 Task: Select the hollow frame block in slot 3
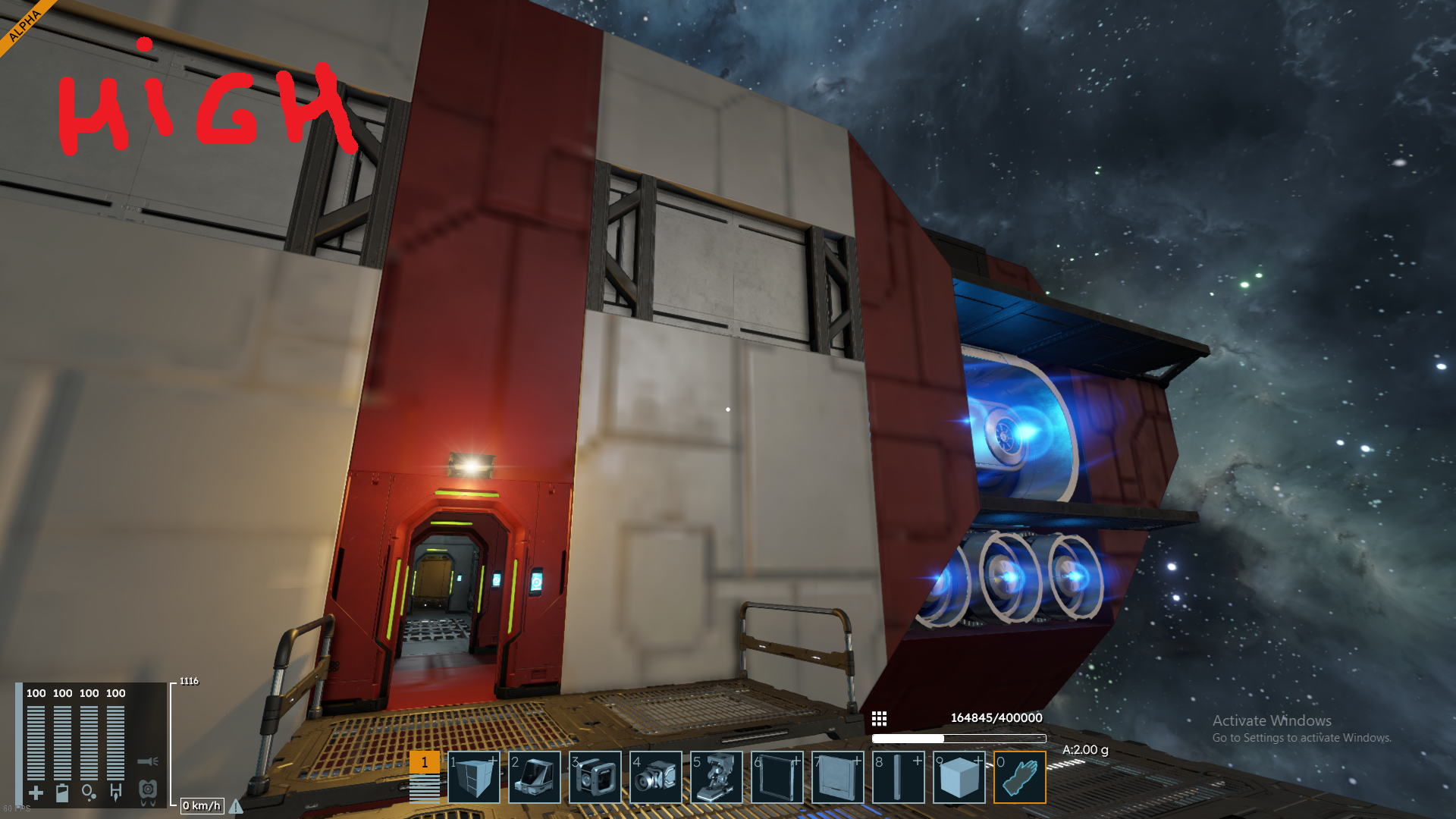pyautogui.click(x=595, y=777)
